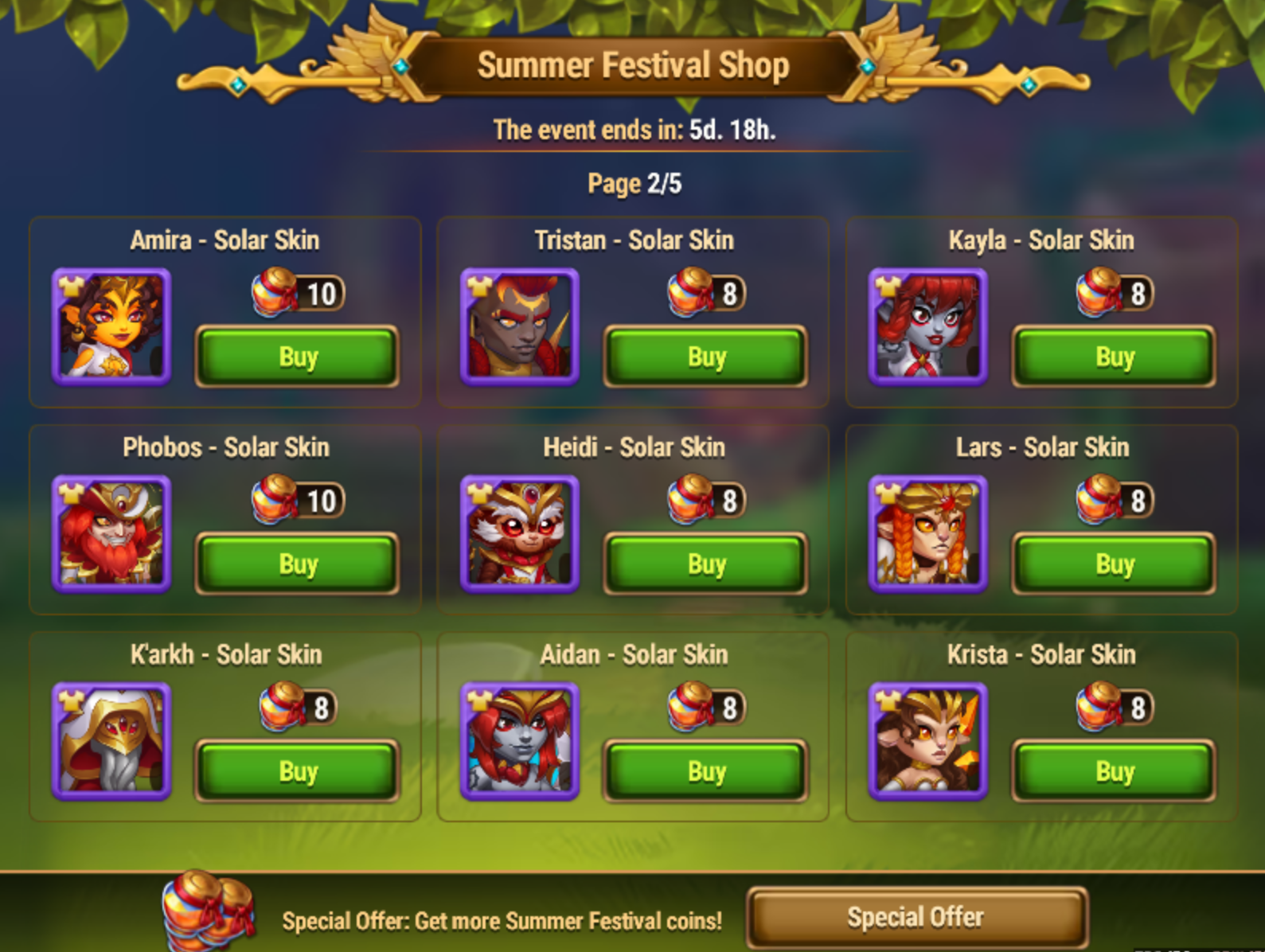Inspect the Heidi skin portrait
Screen dimensions: 1265x952
pos(520,533)
